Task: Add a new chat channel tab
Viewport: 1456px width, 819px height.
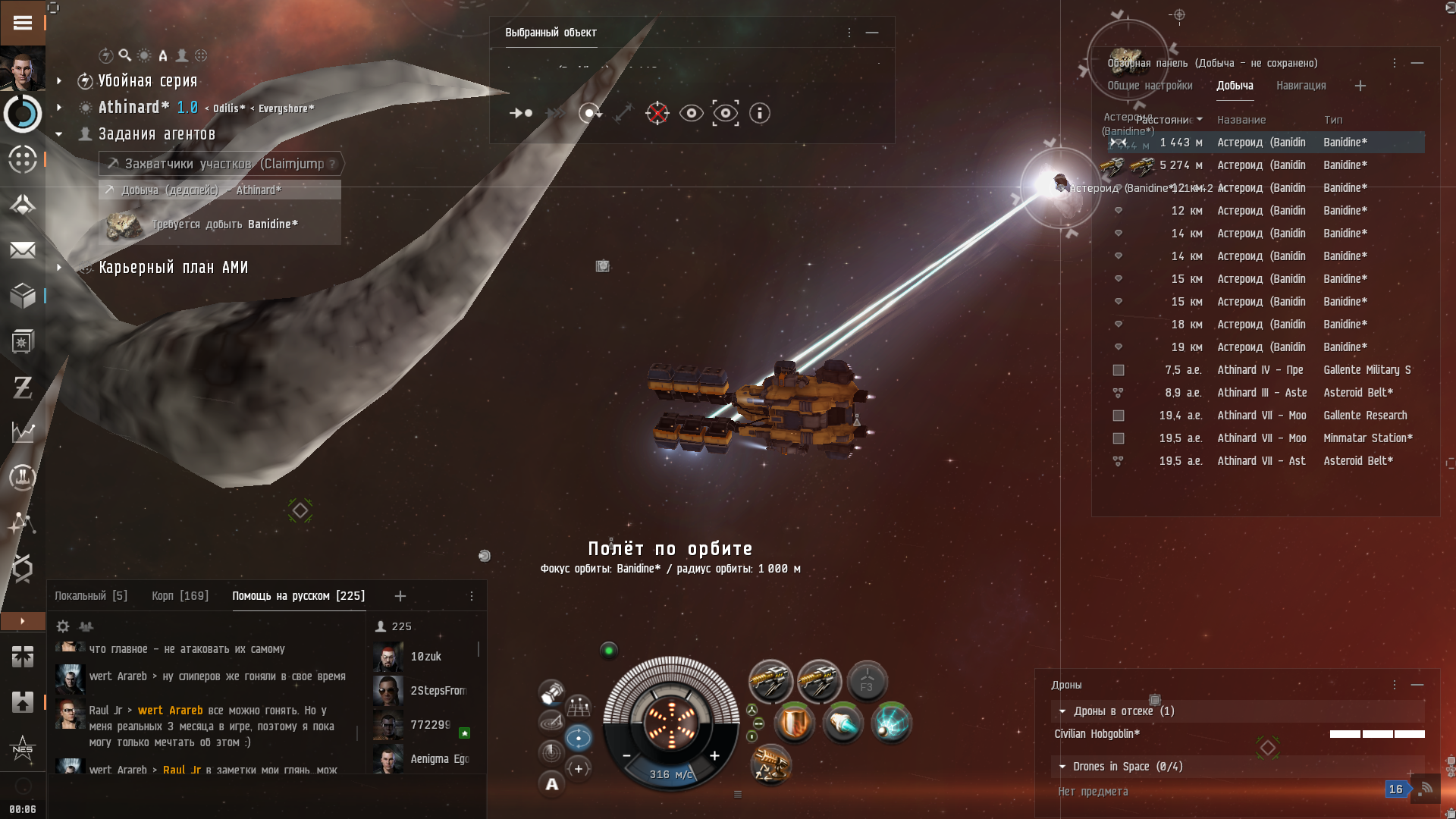Action: [400, 596]
